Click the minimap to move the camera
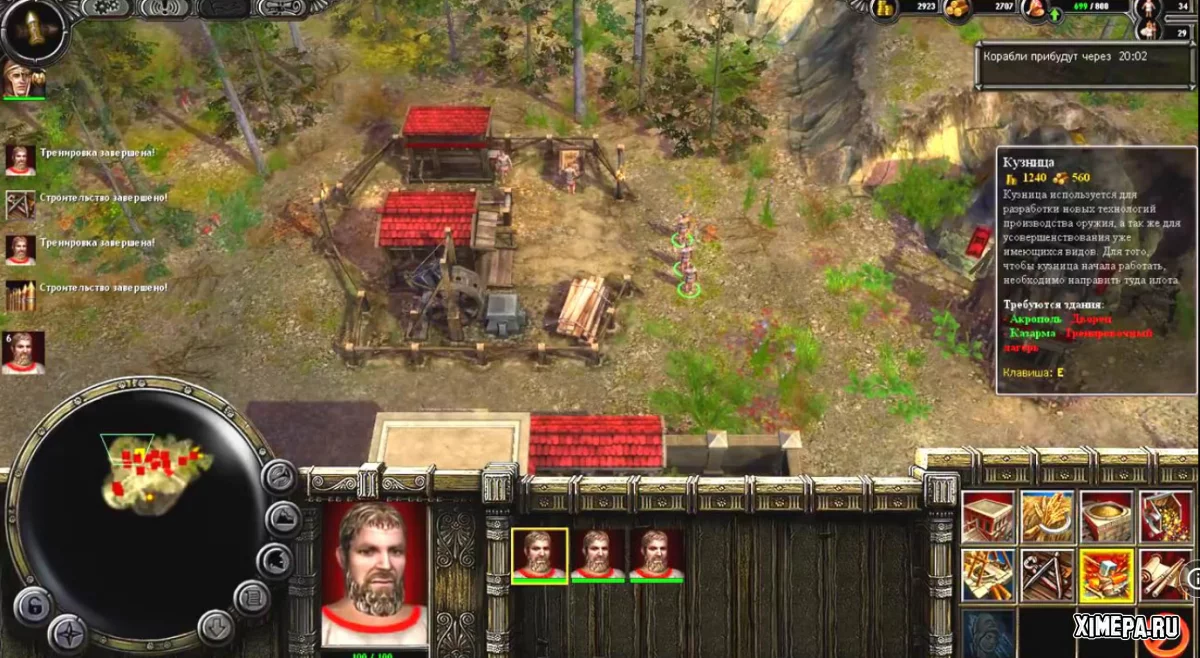Screen dimensions: 1200x658 (140, 520)
